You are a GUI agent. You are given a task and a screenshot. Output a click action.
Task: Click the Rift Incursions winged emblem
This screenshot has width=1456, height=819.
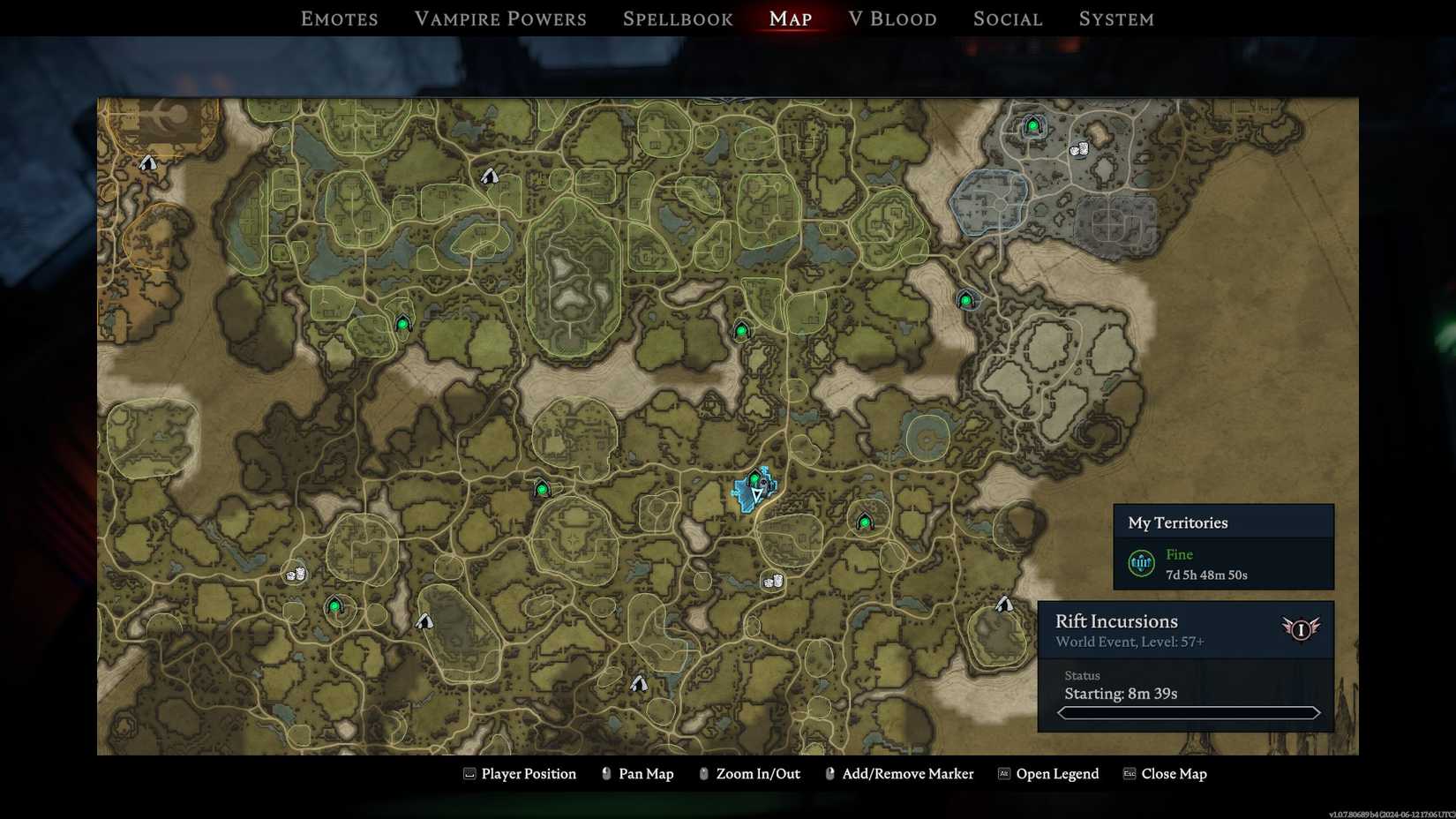click(1302, 629)
